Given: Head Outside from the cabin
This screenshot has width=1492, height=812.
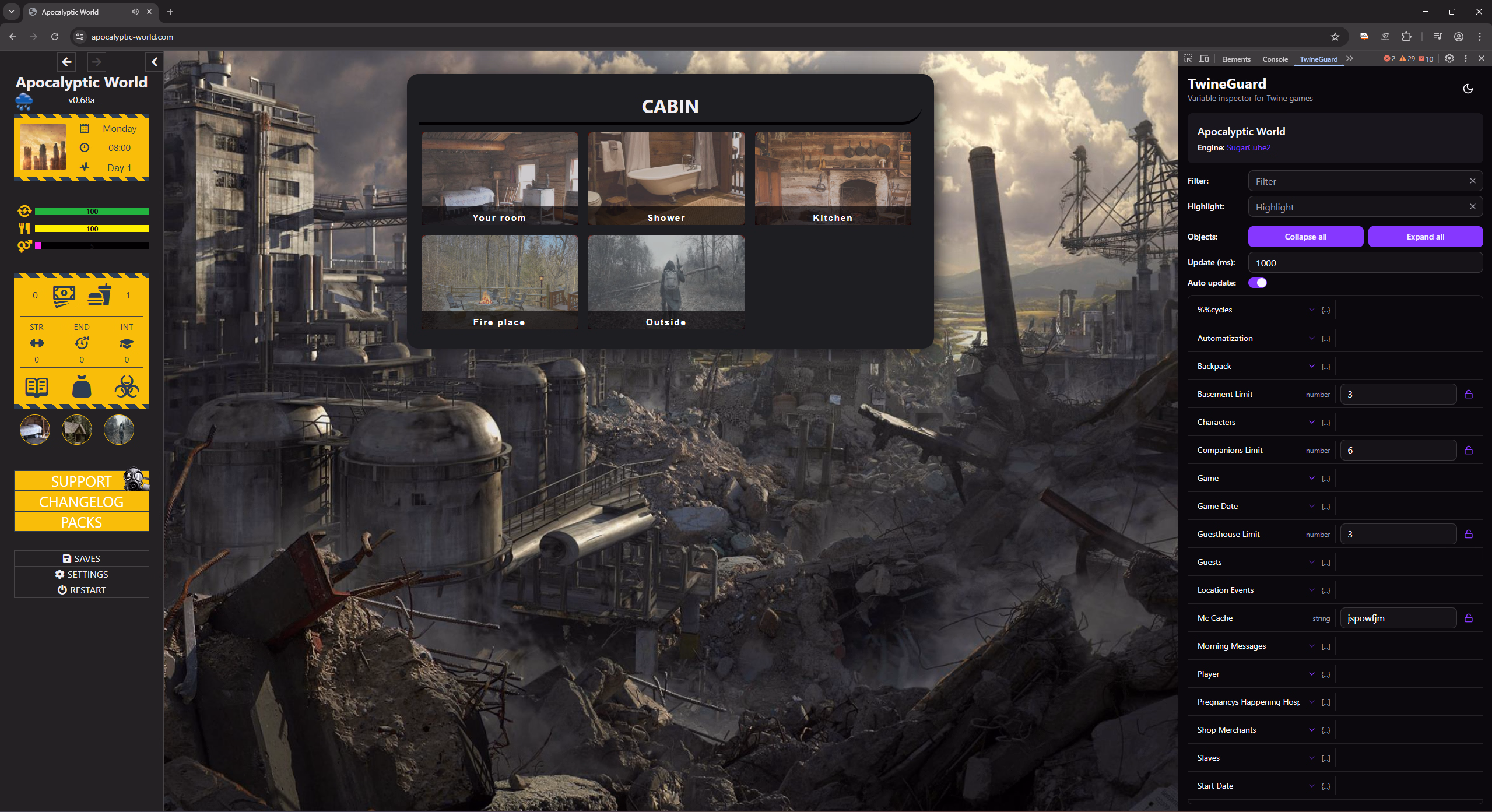Looking at the screenshot, I should pos(666,282).
